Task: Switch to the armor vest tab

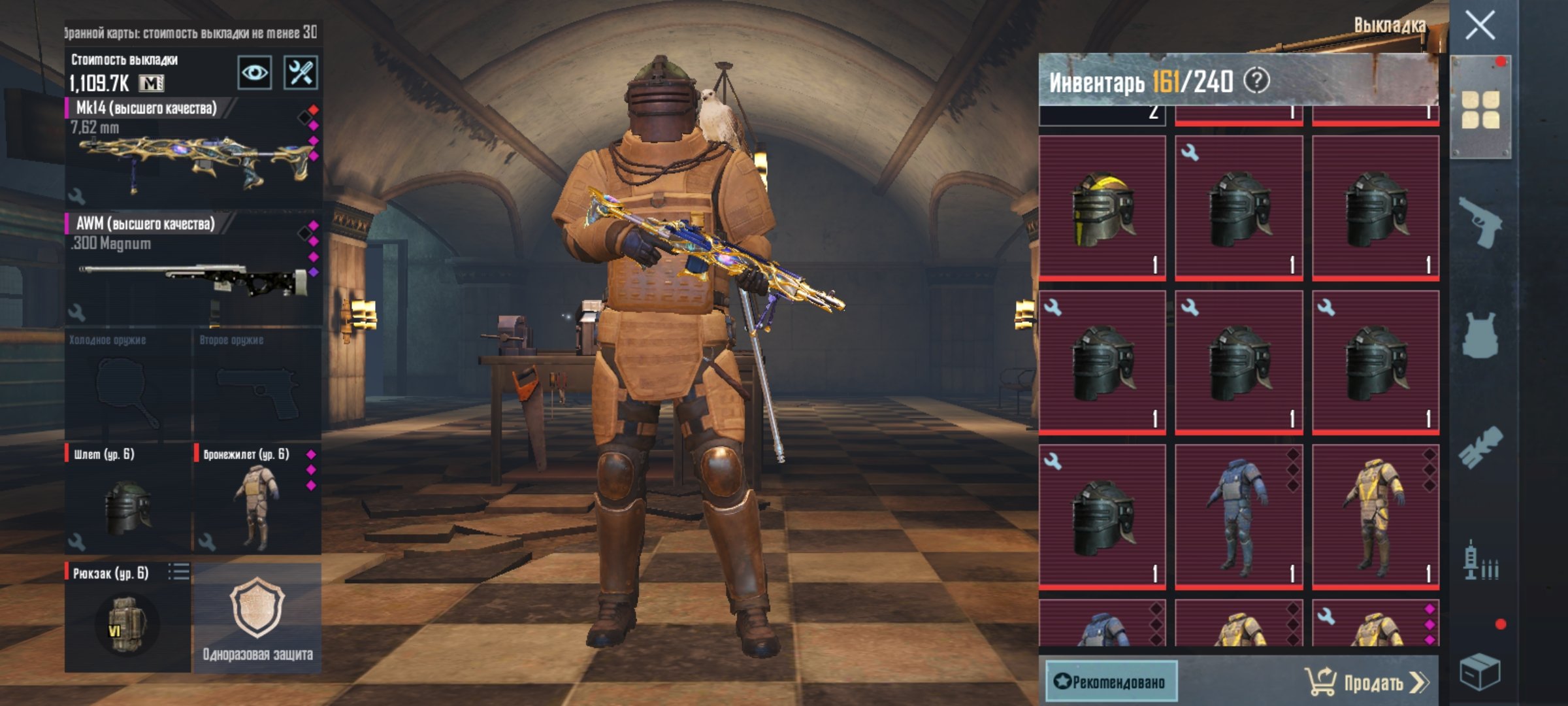Action: 1480,335
